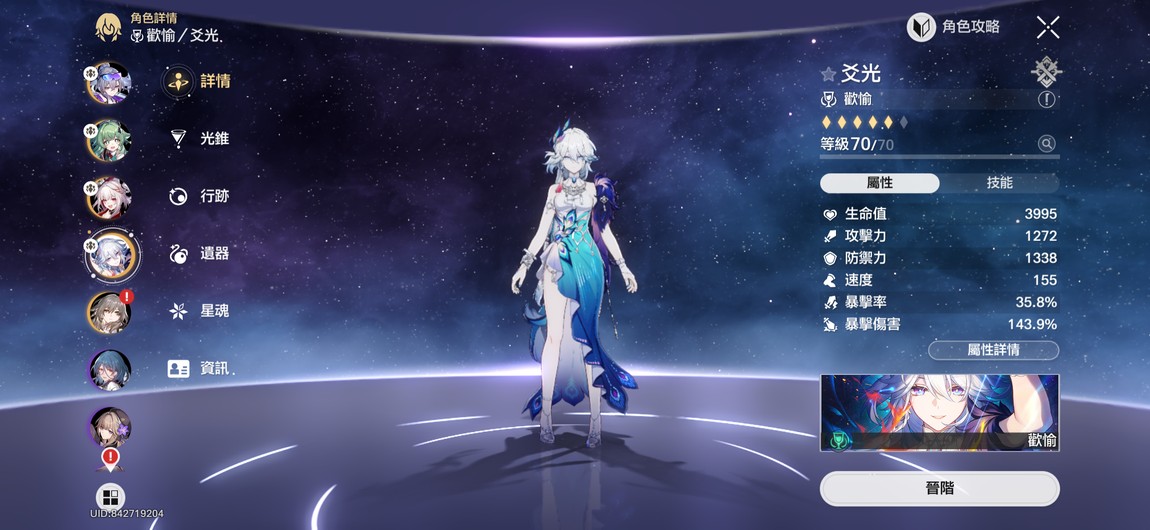This screenshot has width=1150, height=530.
Task: Click the 晉階 ascend button
Action: coord(939,488)
